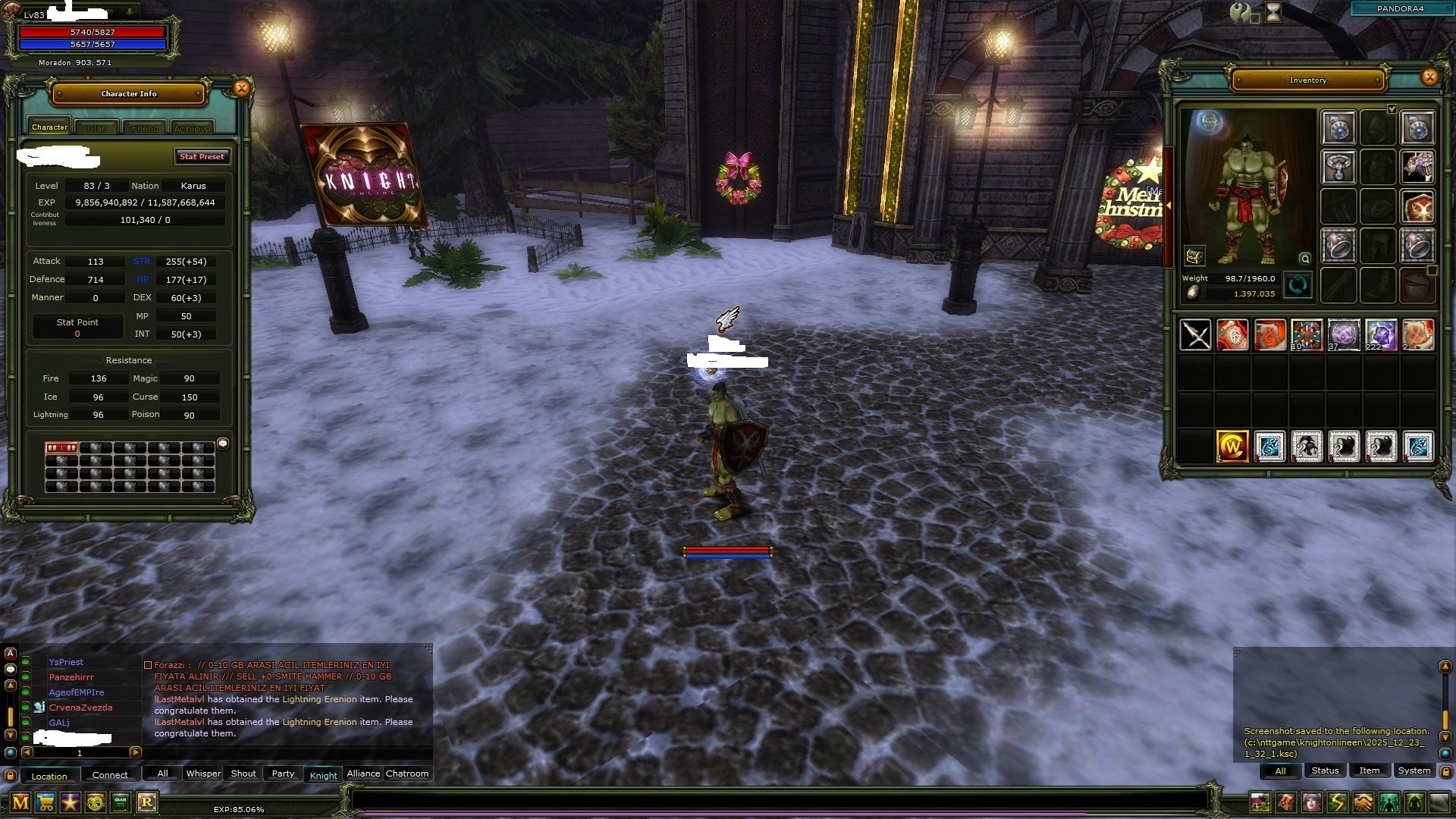
Task: Open the handshake trade icon
Action: click(1363, 802)
